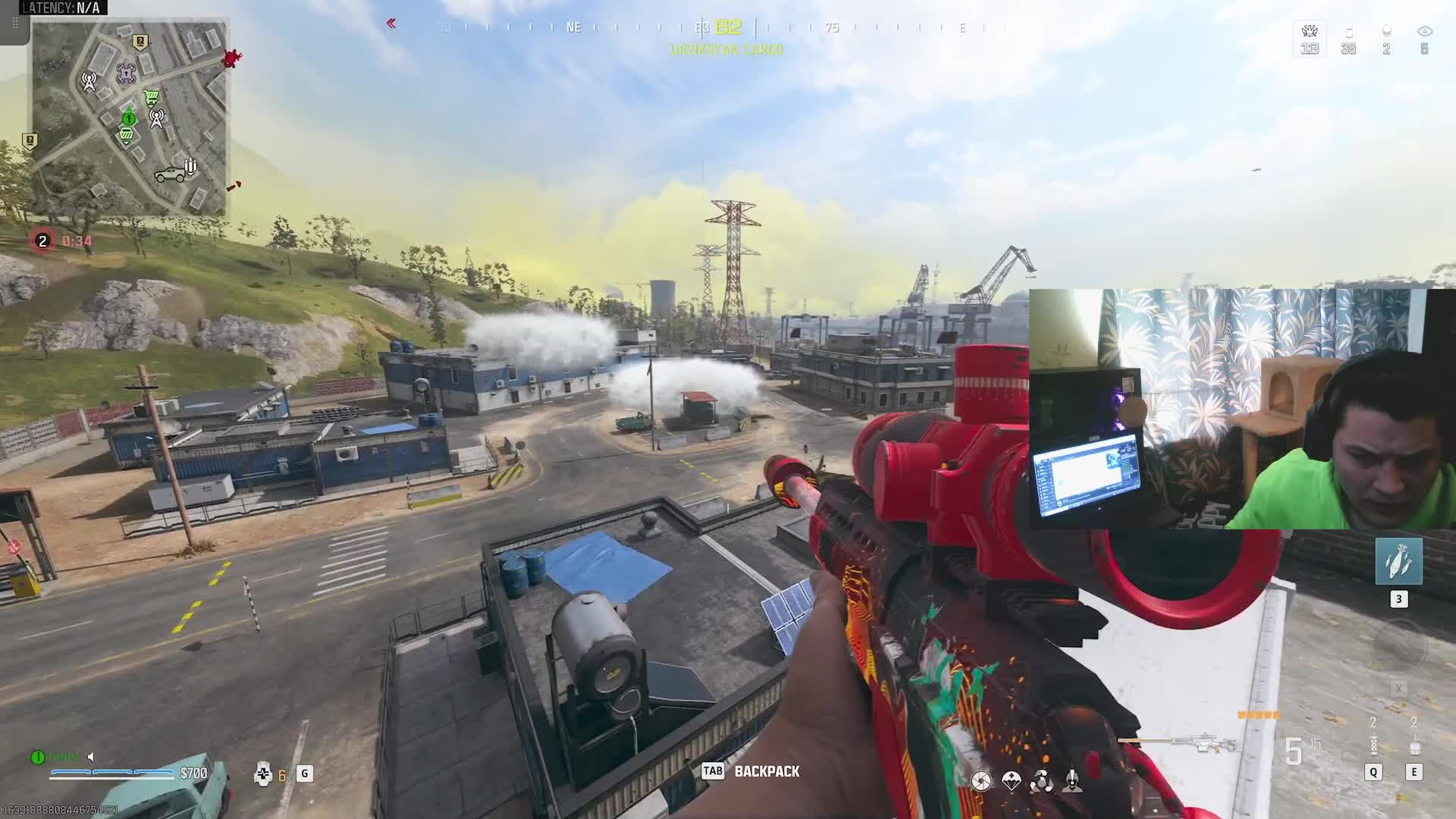Click the three-arrow resupply perk icon
Viewport: 1456px width, 819px height.
(x=1042, y=781)
